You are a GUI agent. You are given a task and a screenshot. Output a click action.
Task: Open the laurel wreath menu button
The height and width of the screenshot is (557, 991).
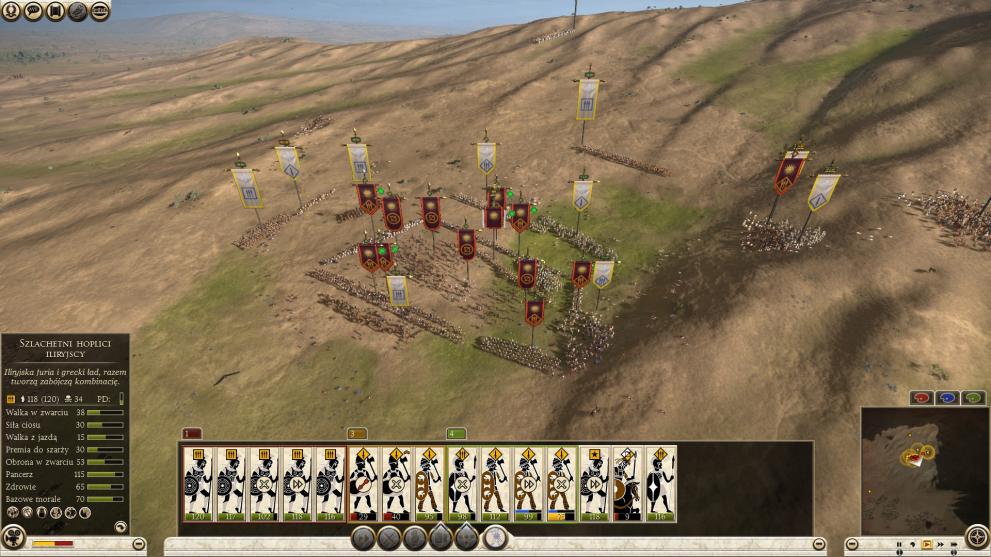click(x=12, y=11)
